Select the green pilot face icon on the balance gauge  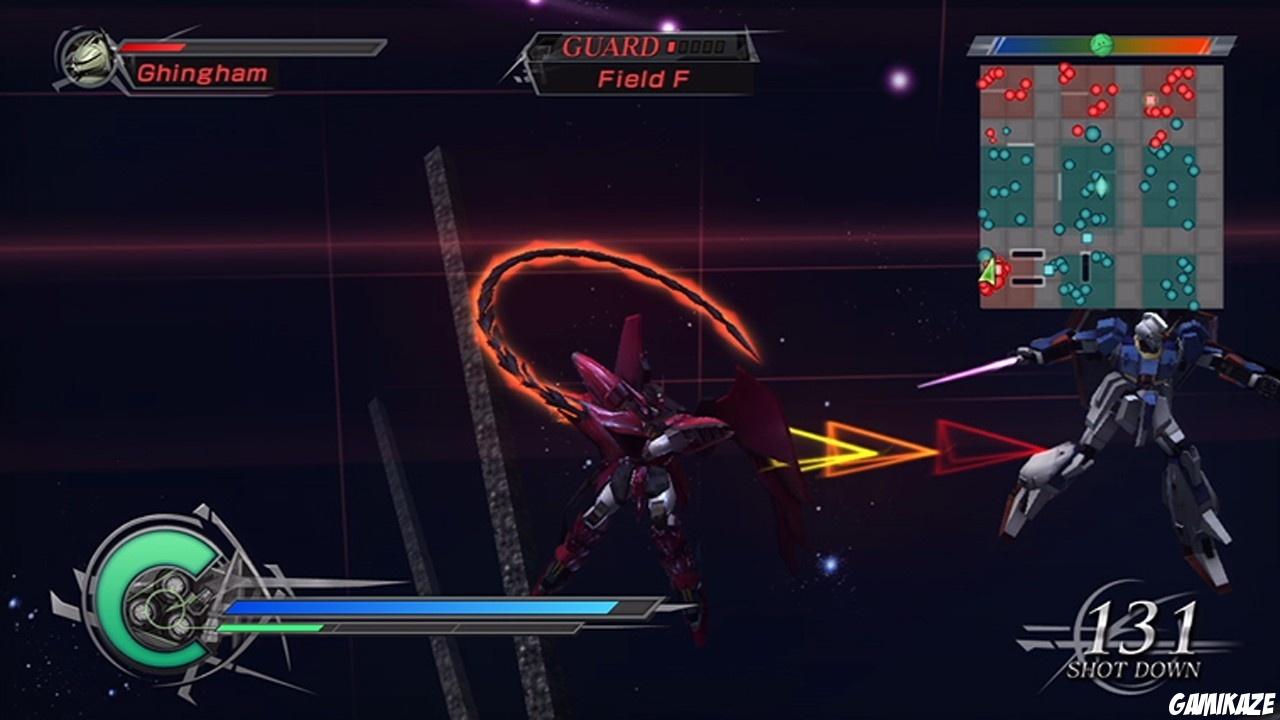pyautogui.click(x=1101, y=45)
